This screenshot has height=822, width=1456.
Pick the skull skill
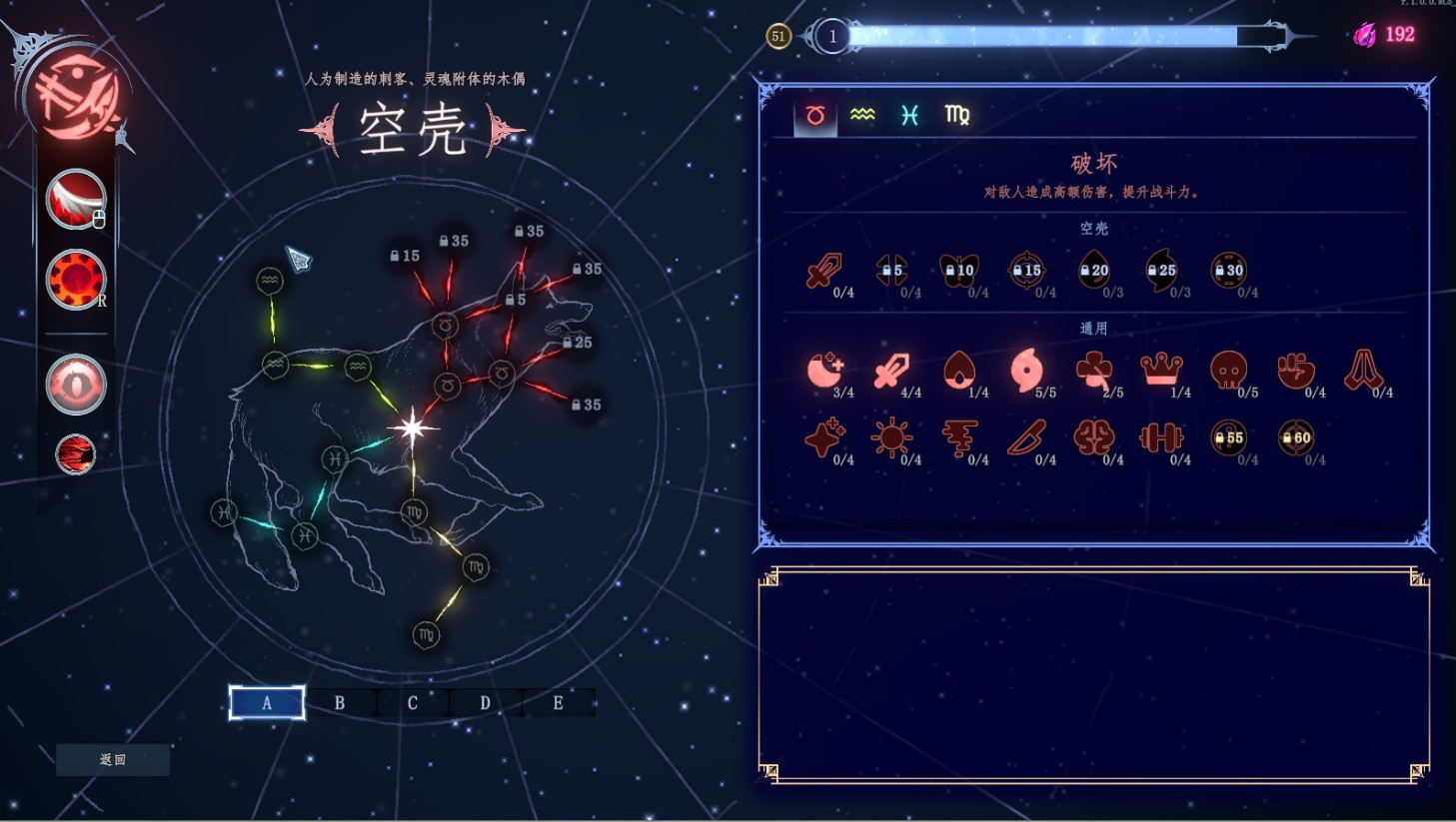1228,371
